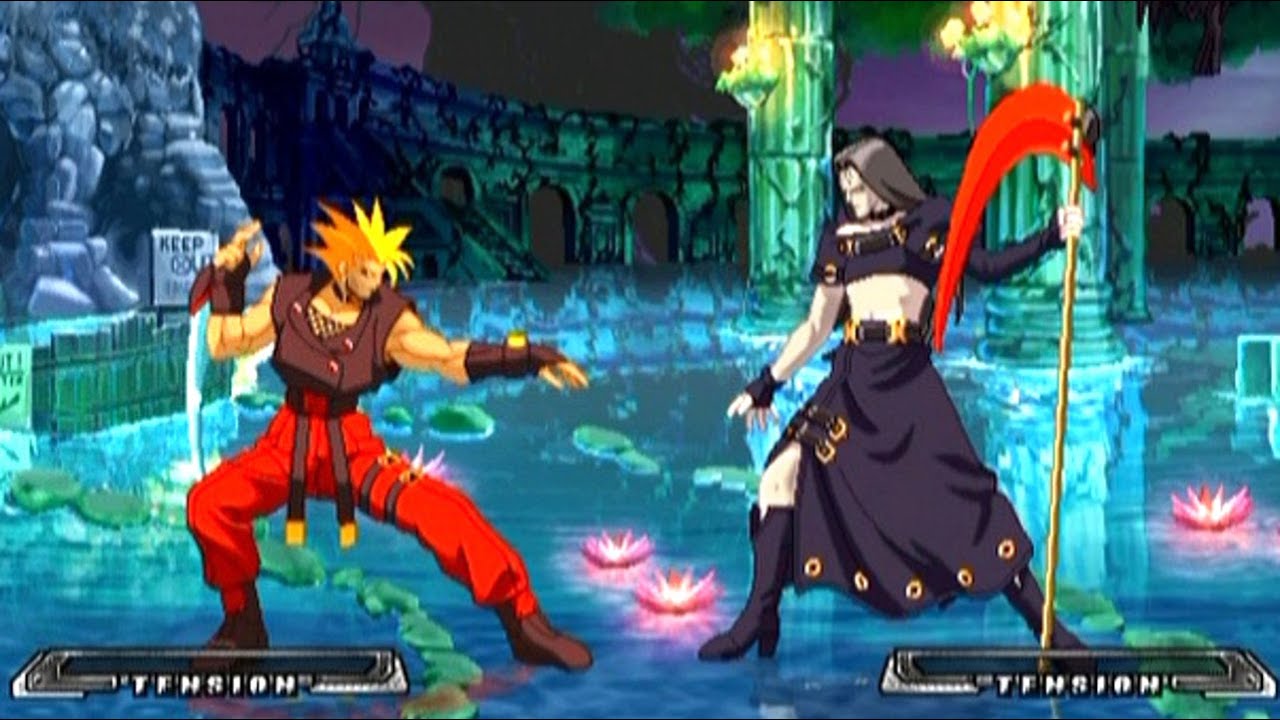Select Sol's green belt buckle emblem
The image size is (1280, 720).
coord(520,341)
